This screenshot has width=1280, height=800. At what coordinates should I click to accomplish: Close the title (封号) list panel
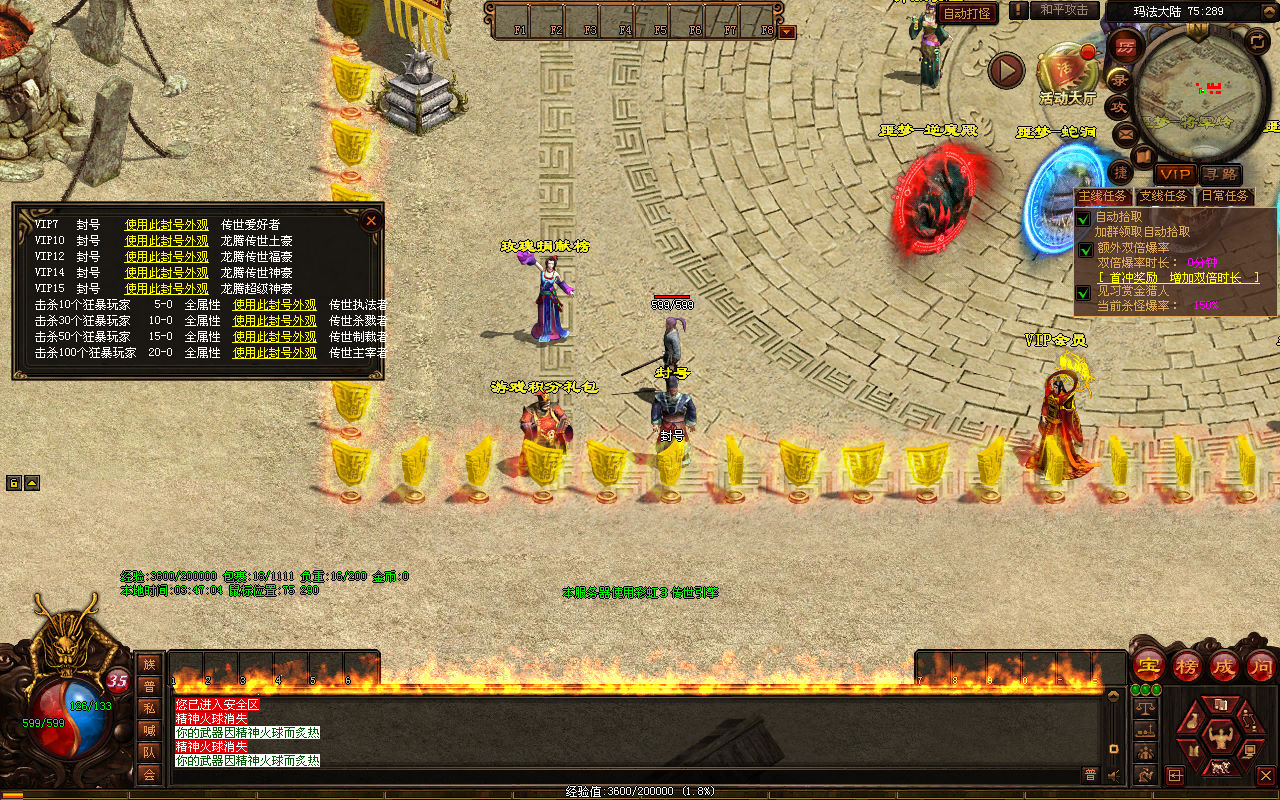click(371, 220)
